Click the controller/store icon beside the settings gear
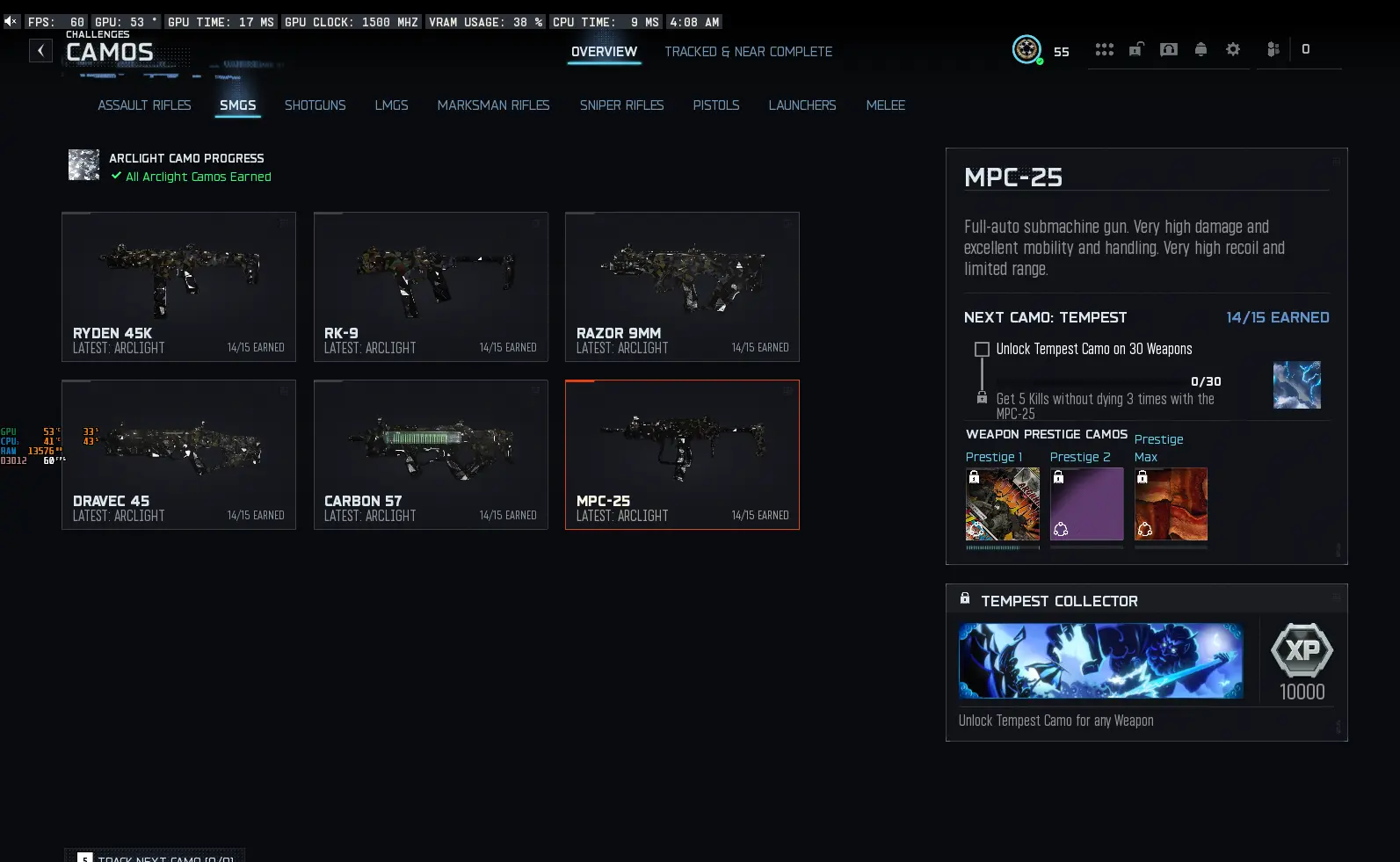Screen dimensions: 1400x862 [x=1273, y=50]
